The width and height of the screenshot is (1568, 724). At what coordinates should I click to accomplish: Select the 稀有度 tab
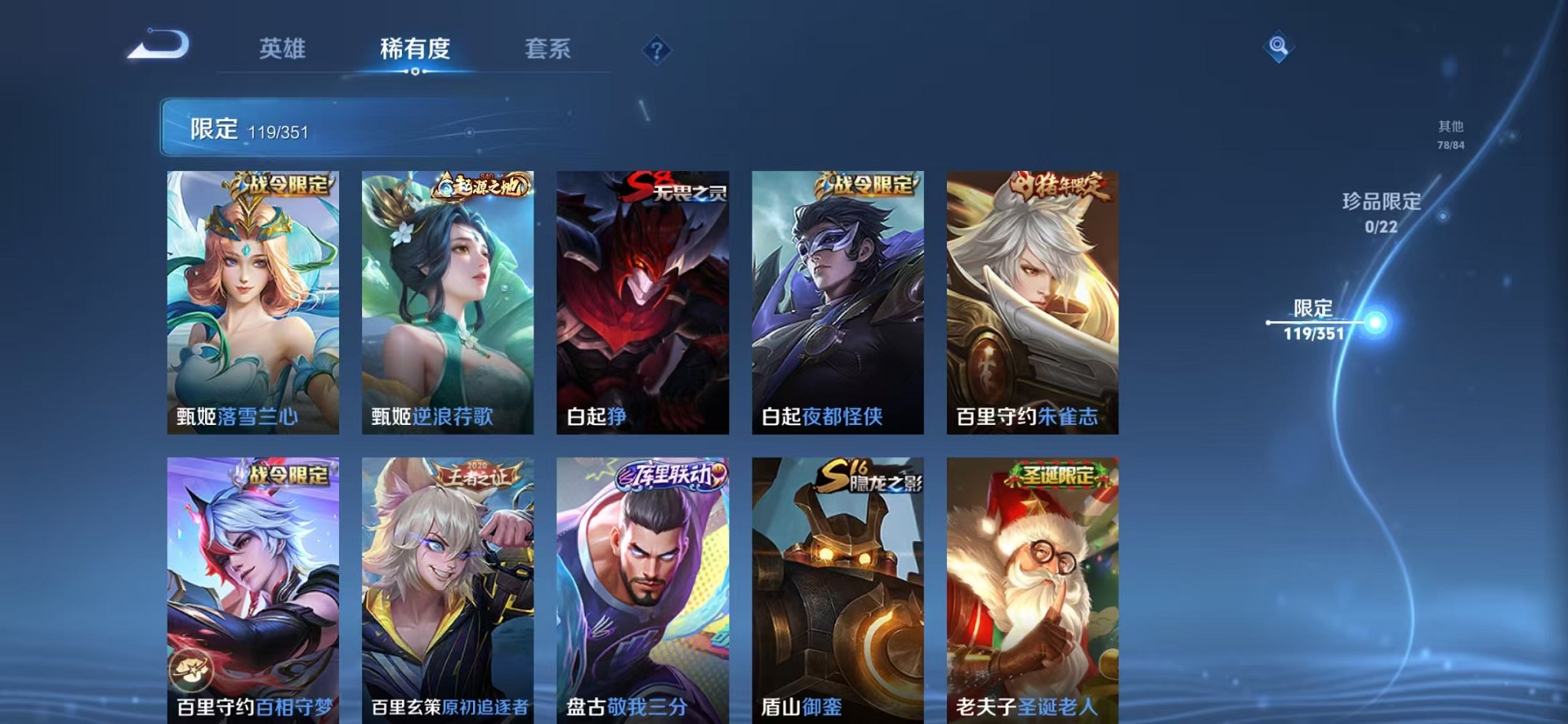pyautogui.click(x=415, y=49)
